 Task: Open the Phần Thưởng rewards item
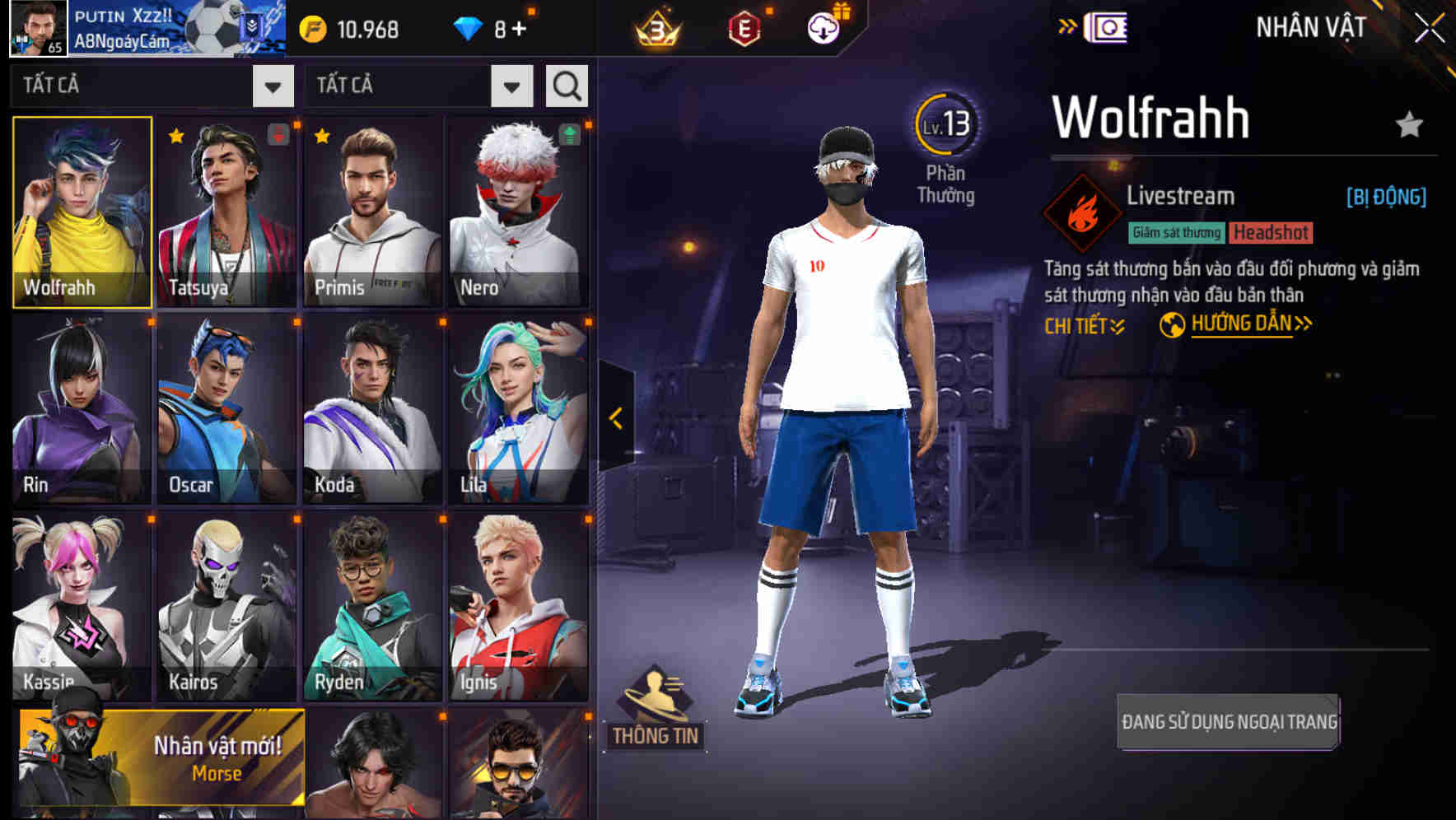pos(947,148)
